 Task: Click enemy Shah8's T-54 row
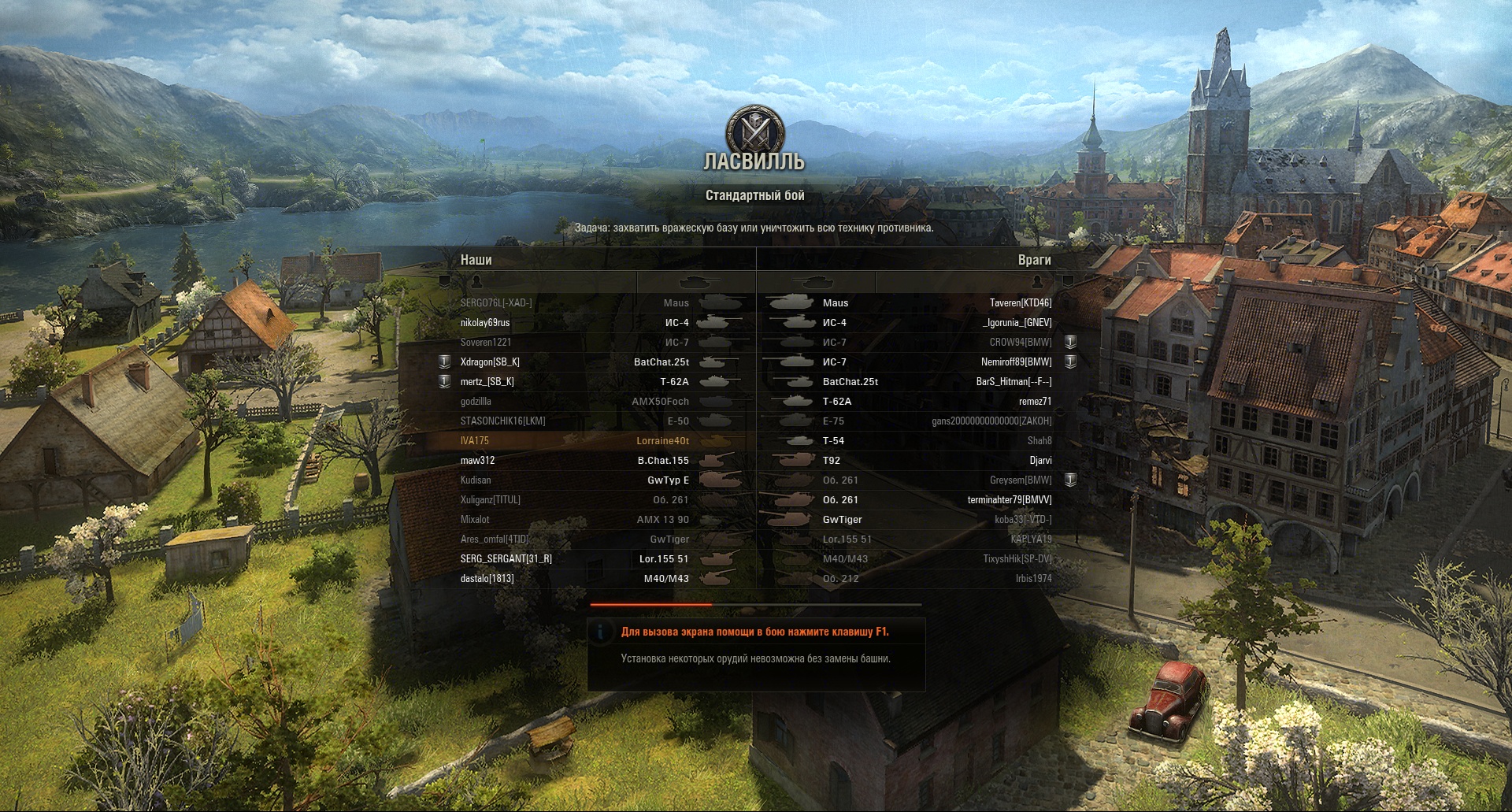pyautogui.click(x=1039, y=441)
